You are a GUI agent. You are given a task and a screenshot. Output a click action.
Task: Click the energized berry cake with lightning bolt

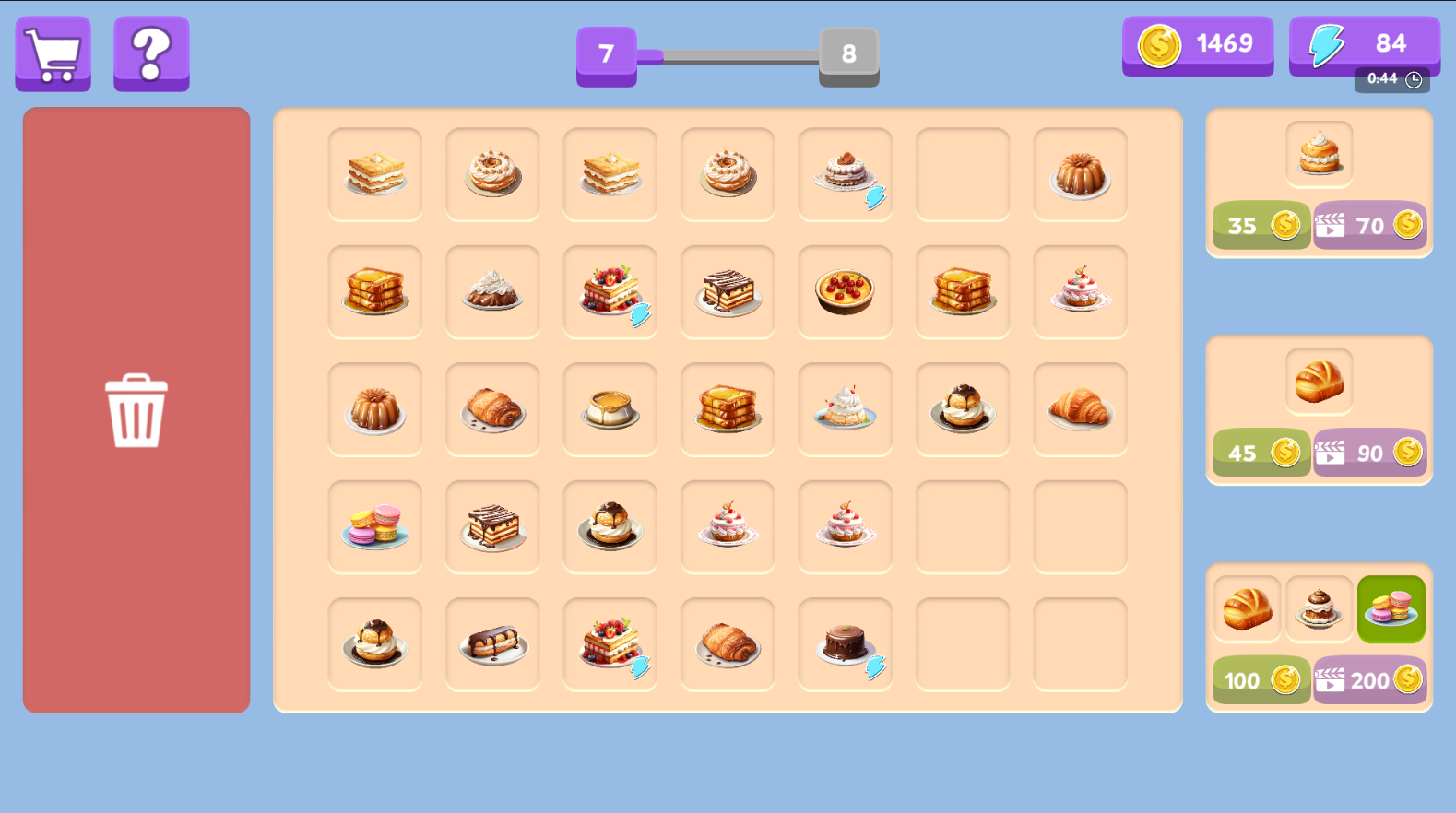click(610, 292)
